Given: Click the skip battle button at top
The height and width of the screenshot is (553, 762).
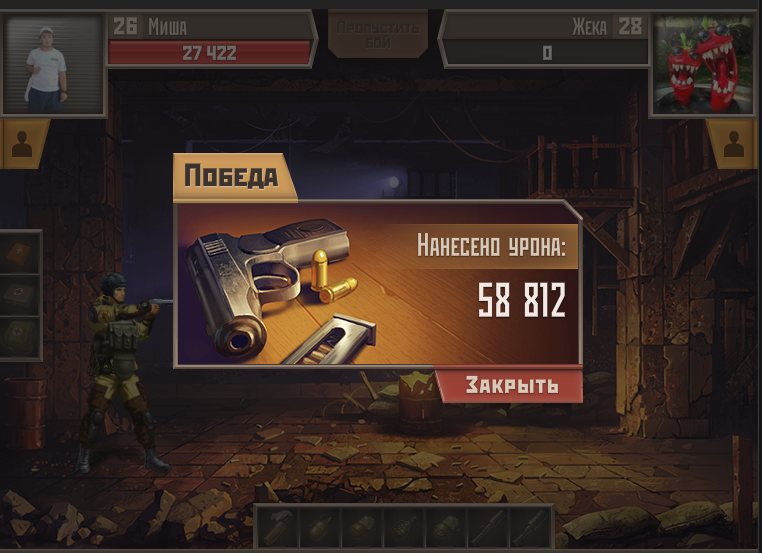Looking at the screenshot, I should pyautogui.click(x=377, y=31).
